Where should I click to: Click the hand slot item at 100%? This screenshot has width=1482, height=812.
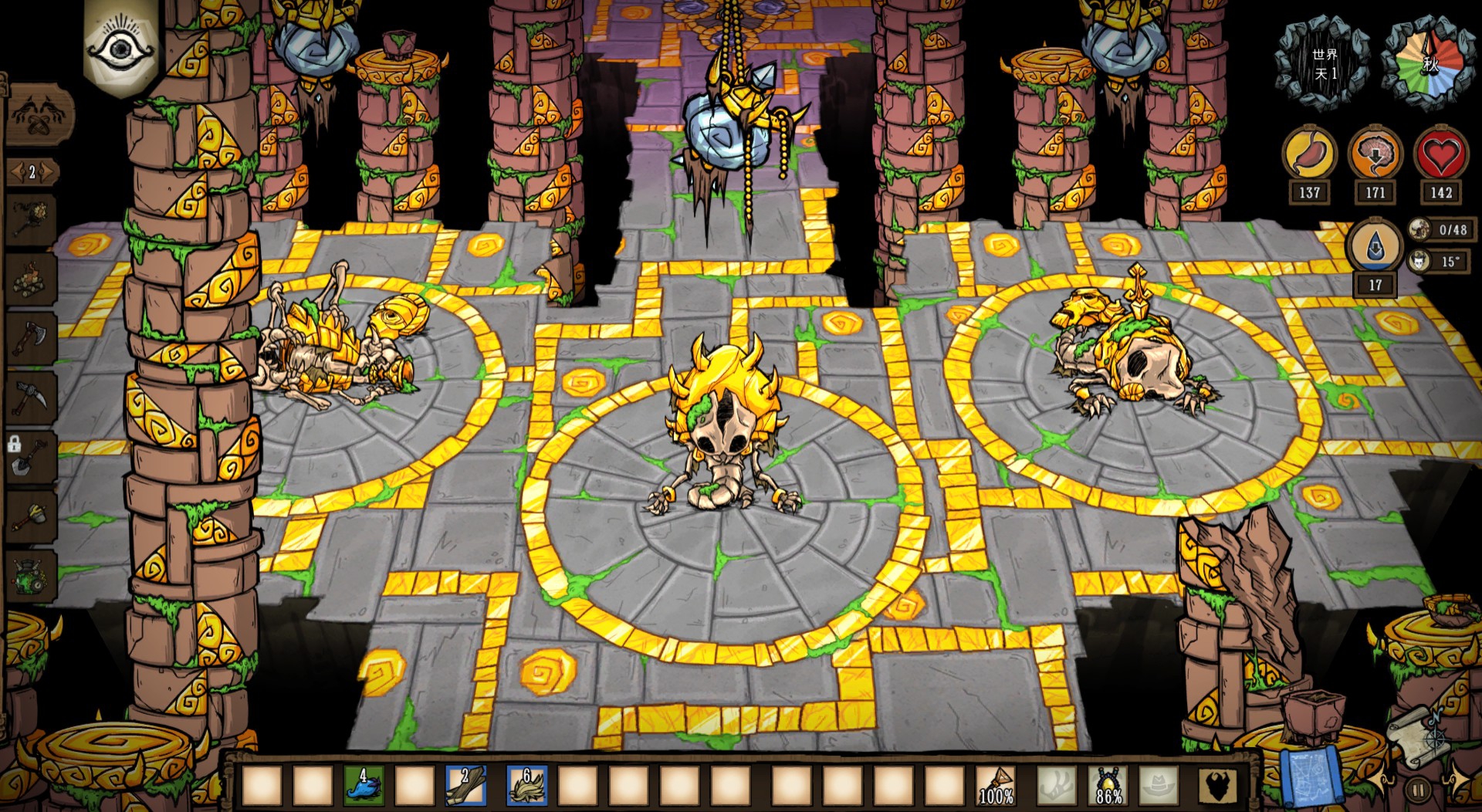point(996,786)
